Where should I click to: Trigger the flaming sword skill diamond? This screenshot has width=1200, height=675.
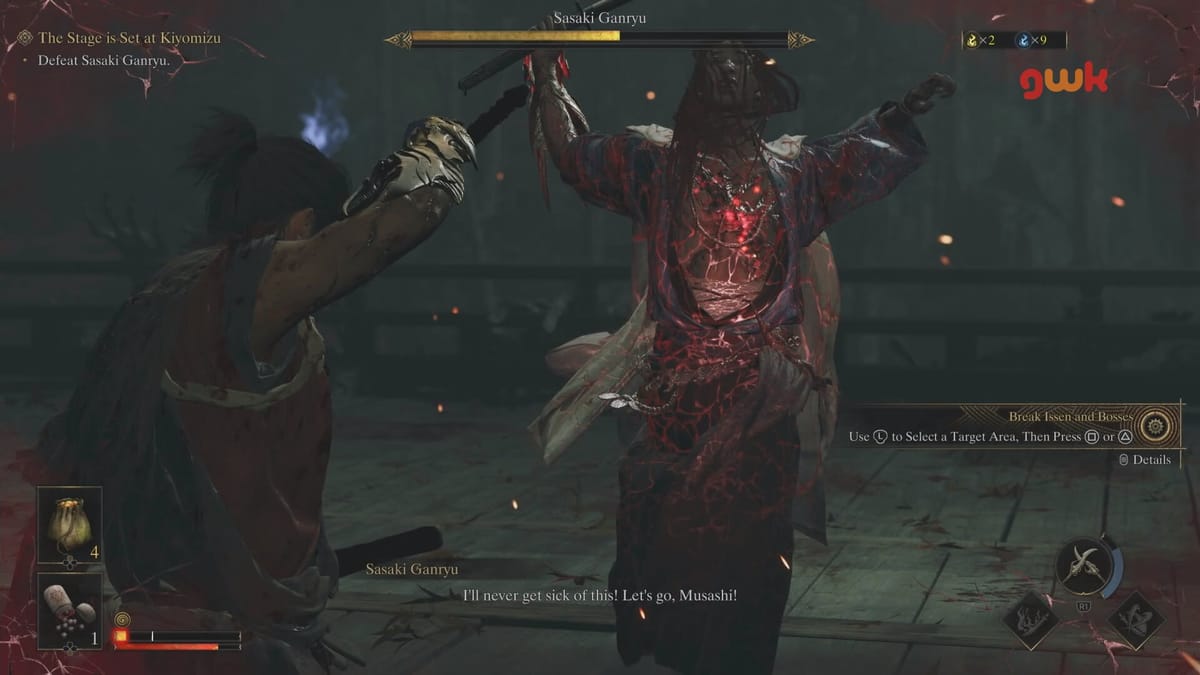click(1032, 620)
